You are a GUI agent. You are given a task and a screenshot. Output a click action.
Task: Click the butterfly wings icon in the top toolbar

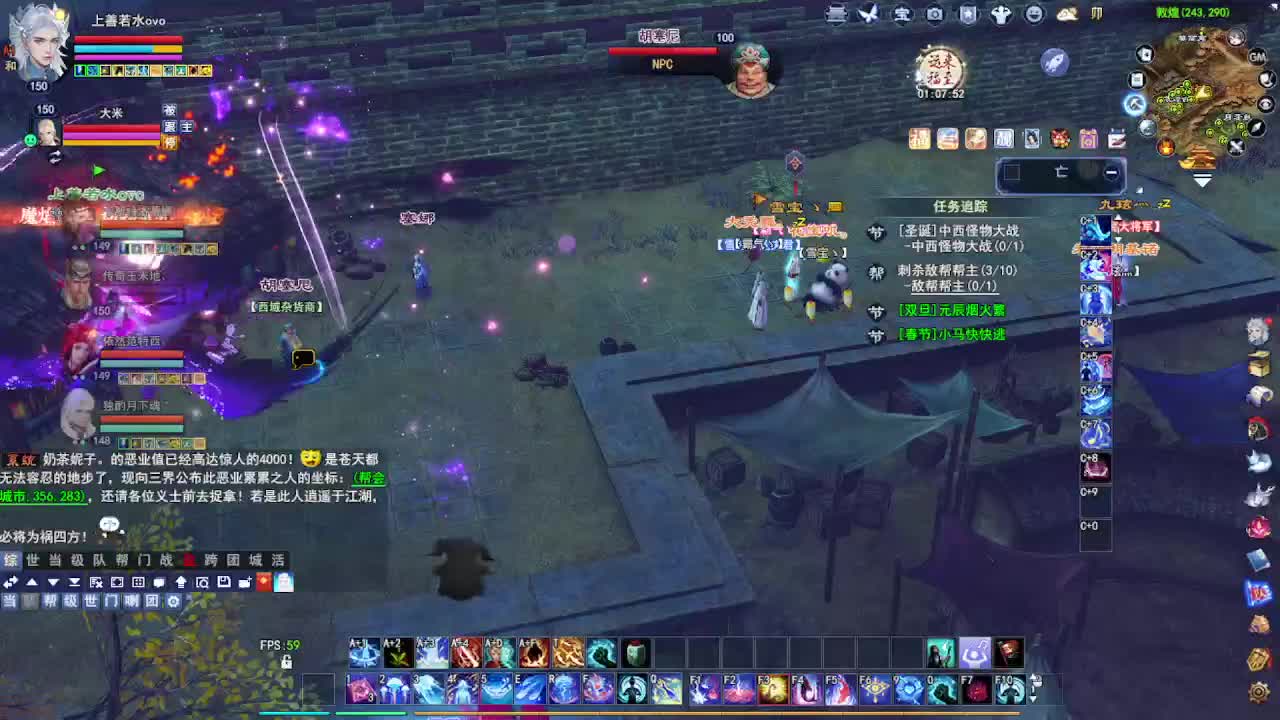(x=867, y=14)
